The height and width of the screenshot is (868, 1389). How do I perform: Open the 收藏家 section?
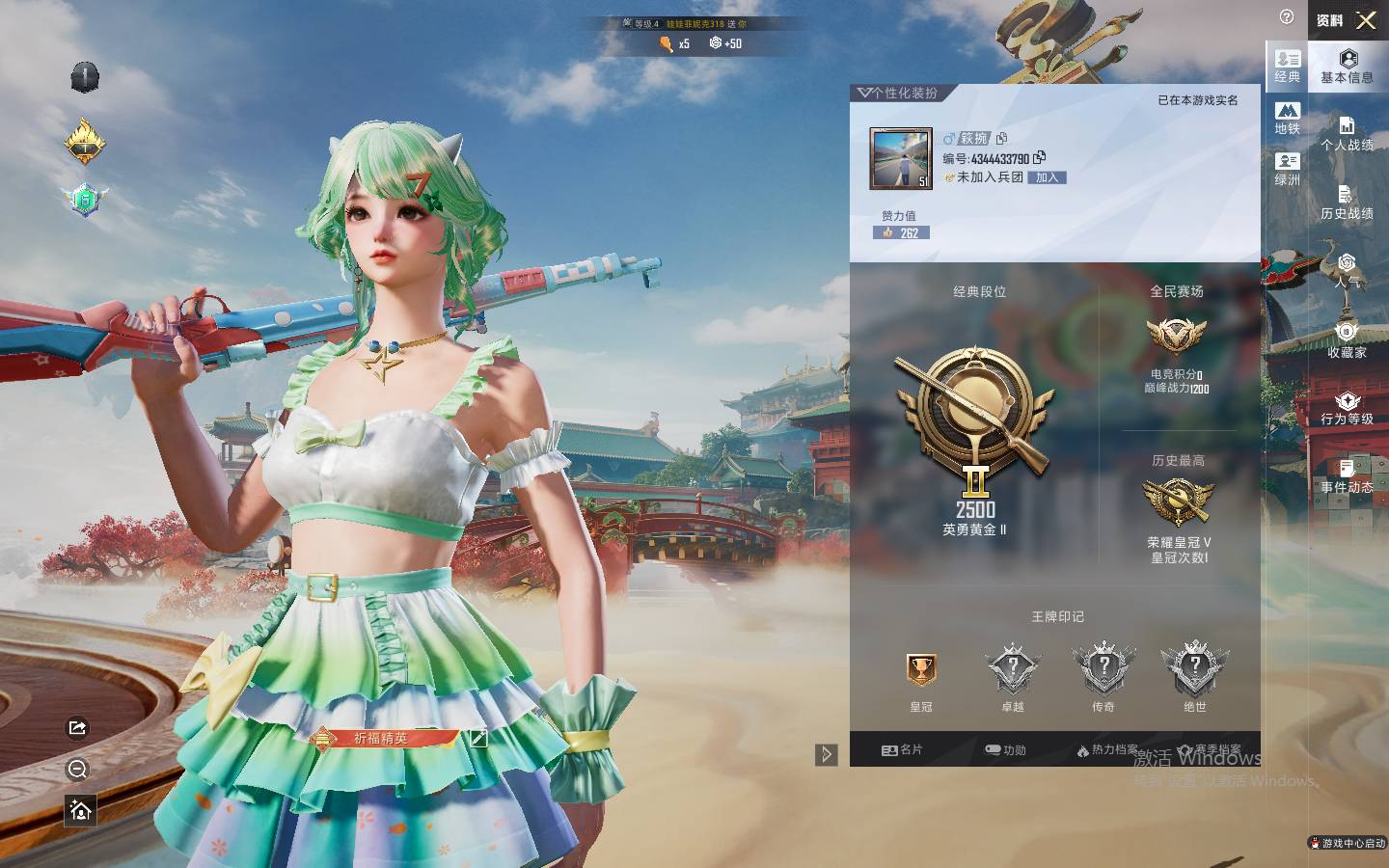point(1347,340)
